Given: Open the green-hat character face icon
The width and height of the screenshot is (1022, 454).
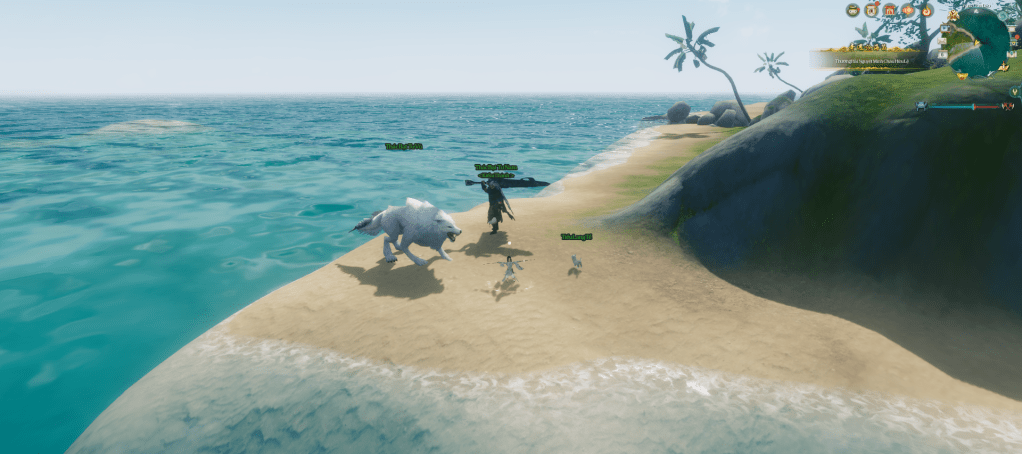Looking at the screenshot, I should [852, 10].
